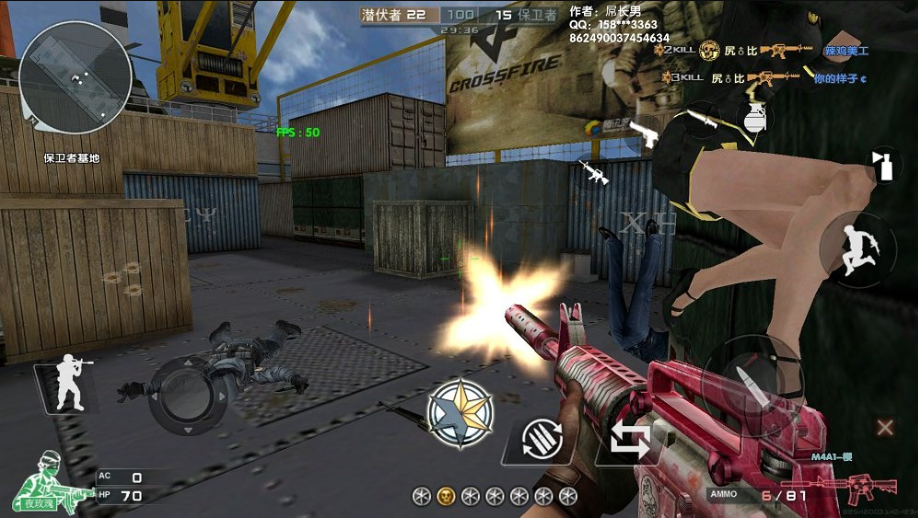Screen dimensions: 918x518
Task: Toggle the standing soldier stance button
Action: pyautogui.click(x=70, y=382)
